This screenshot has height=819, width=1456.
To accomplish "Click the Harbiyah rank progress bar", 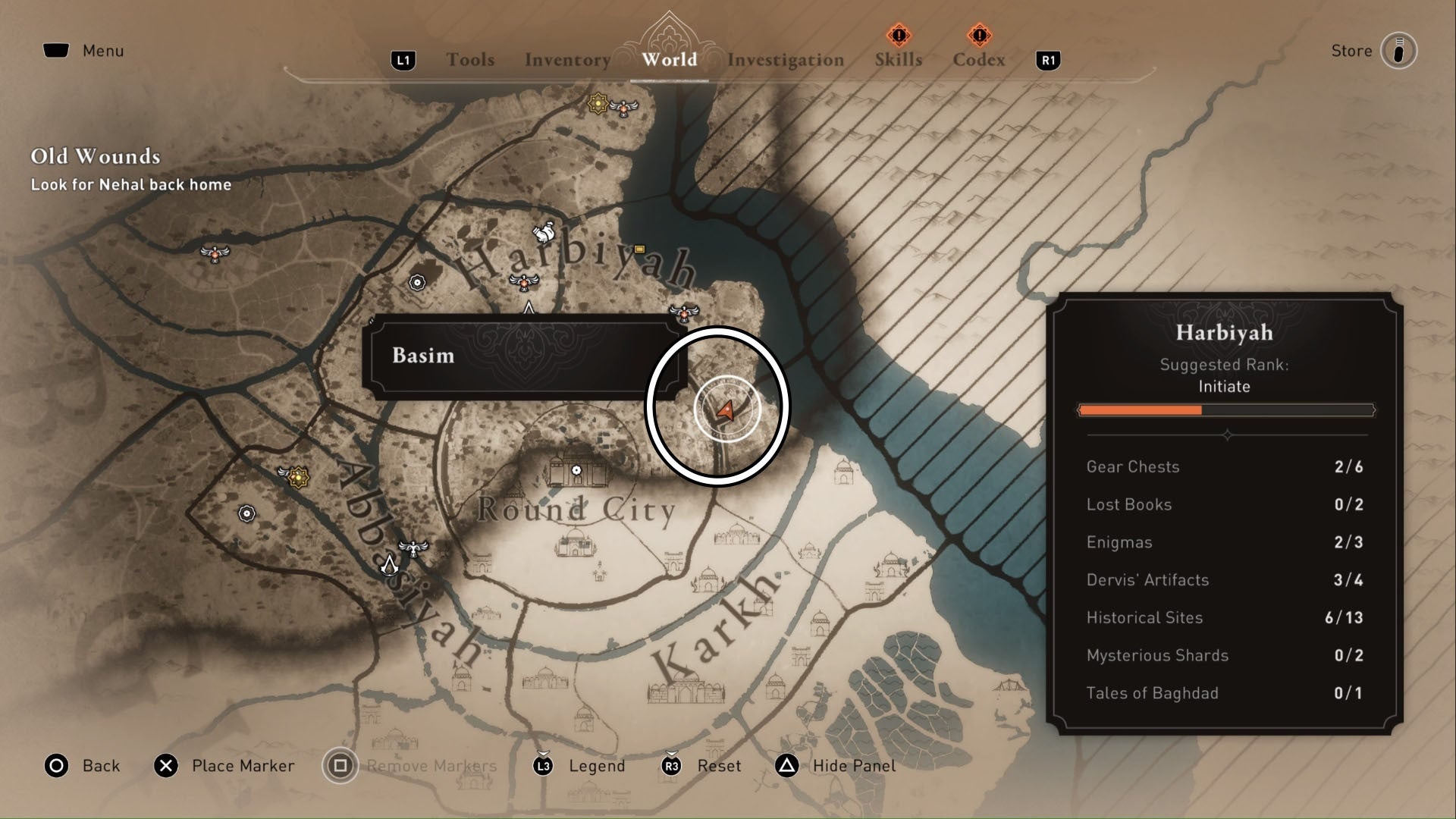I will (1226, 409).
